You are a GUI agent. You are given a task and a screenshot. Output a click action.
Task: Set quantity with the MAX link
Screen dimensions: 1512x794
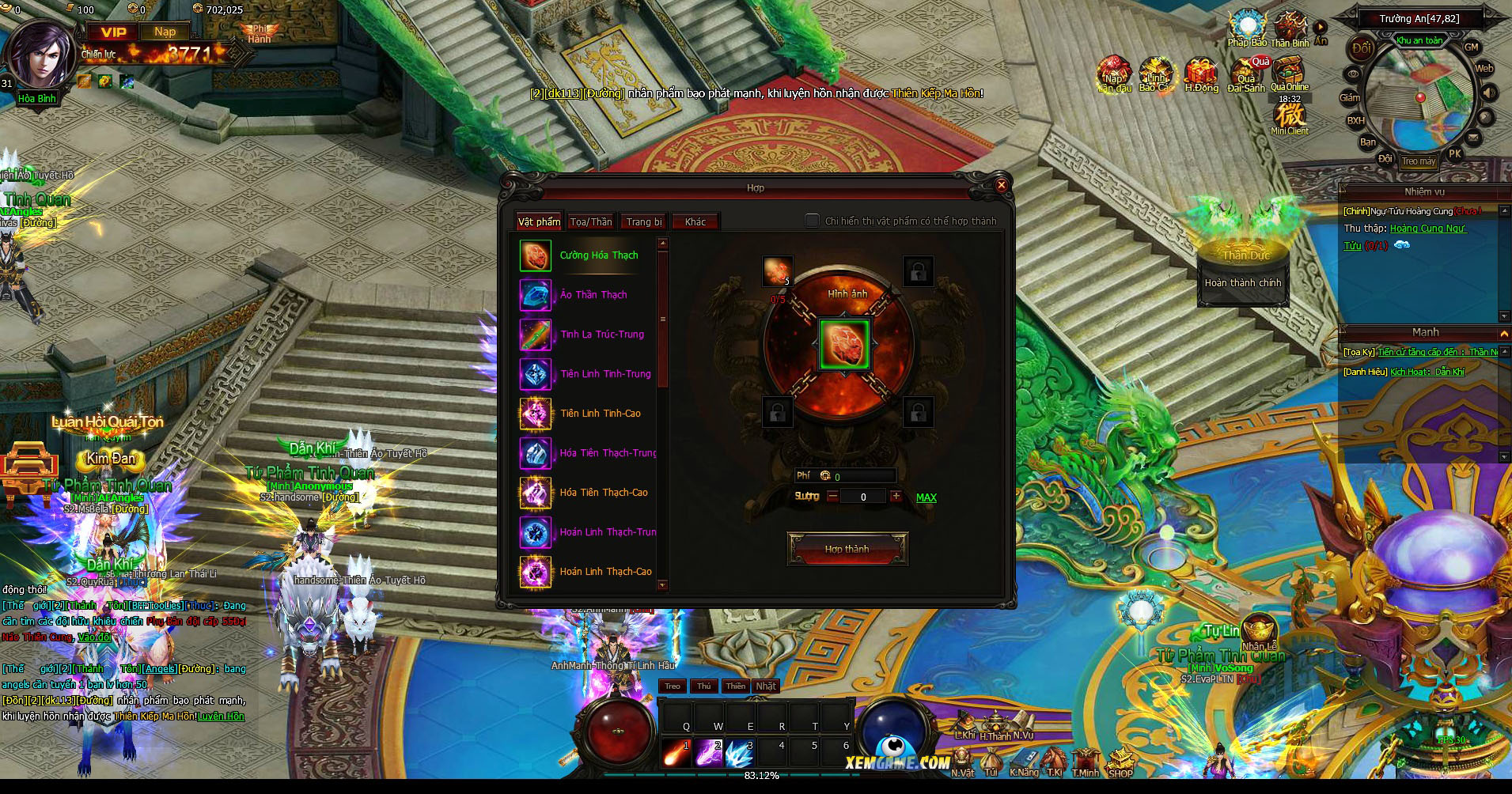tap(926, 497)
